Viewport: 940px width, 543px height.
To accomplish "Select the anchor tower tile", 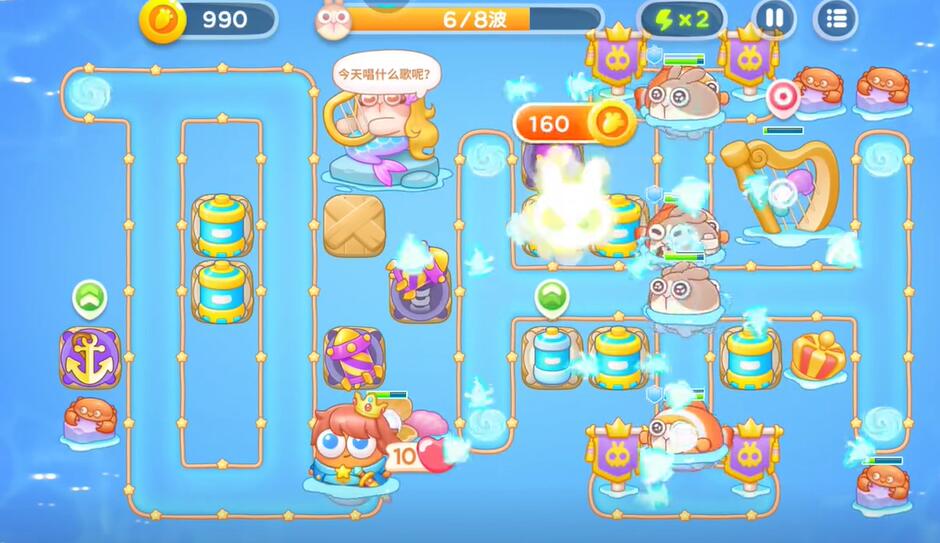I will click(x=89, y=358).
